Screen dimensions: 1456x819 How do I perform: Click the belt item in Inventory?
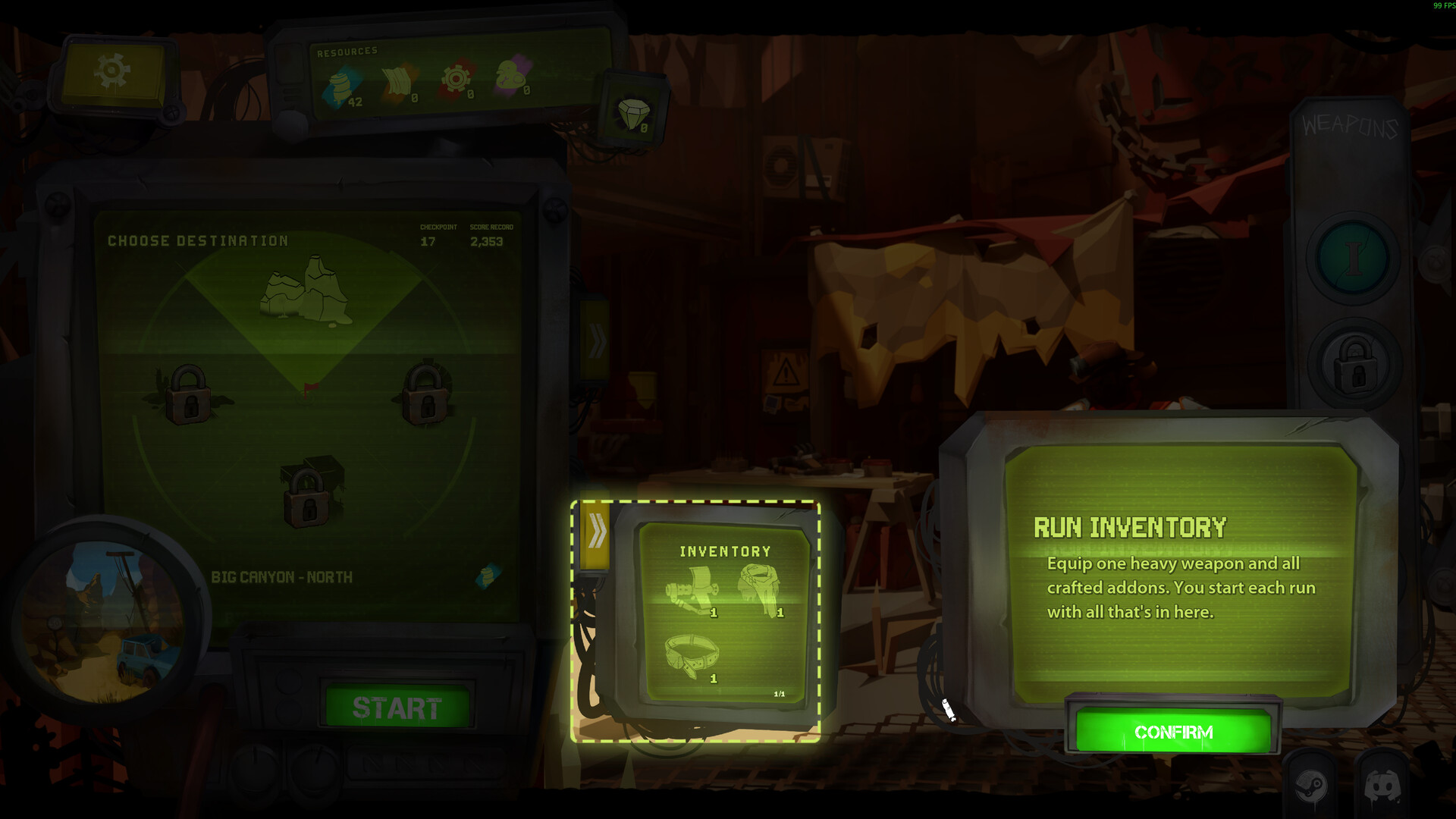point(692,656)
